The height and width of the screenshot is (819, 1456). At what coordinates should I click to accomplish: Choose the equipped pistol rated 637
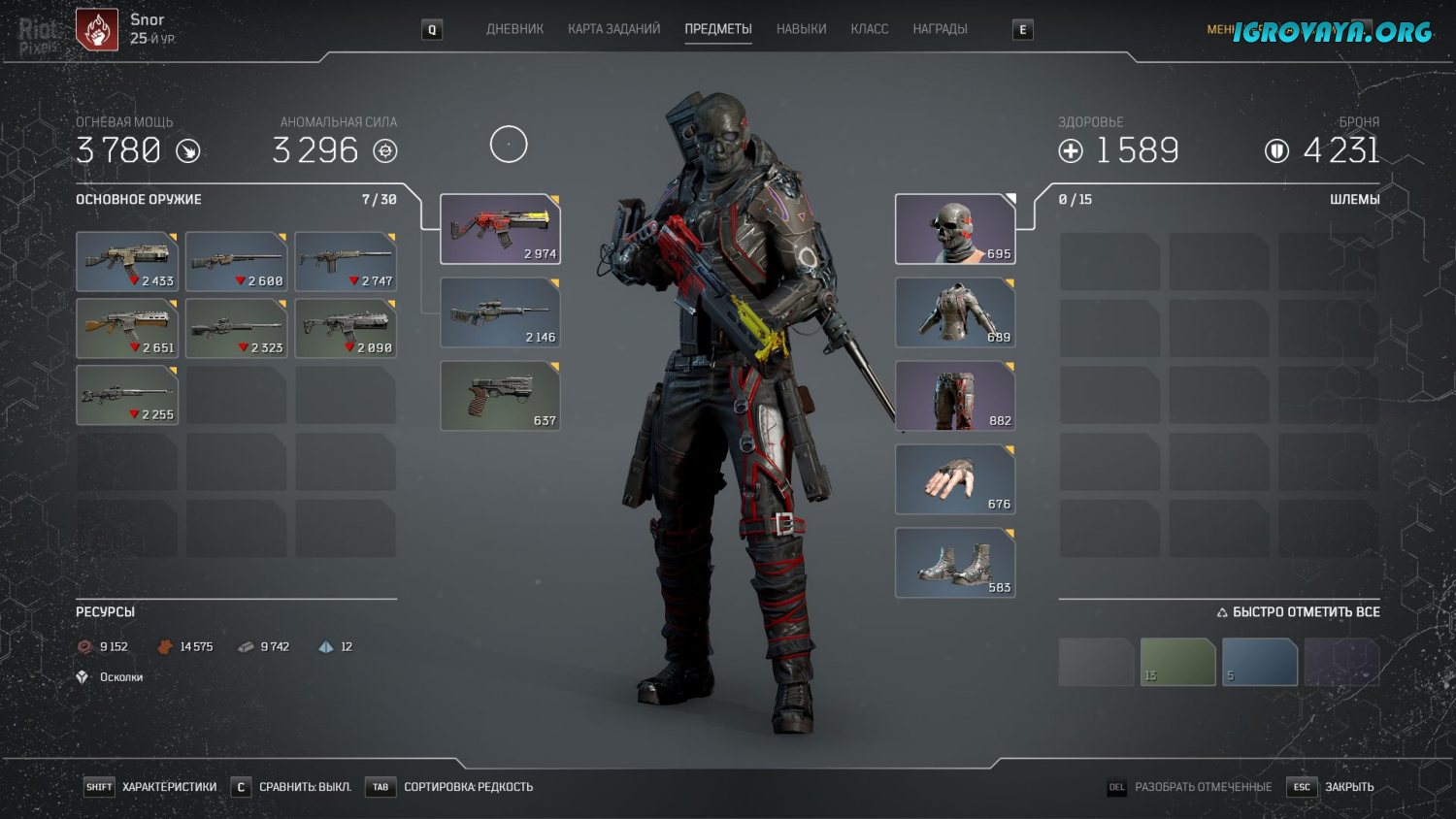click(500, 396)
